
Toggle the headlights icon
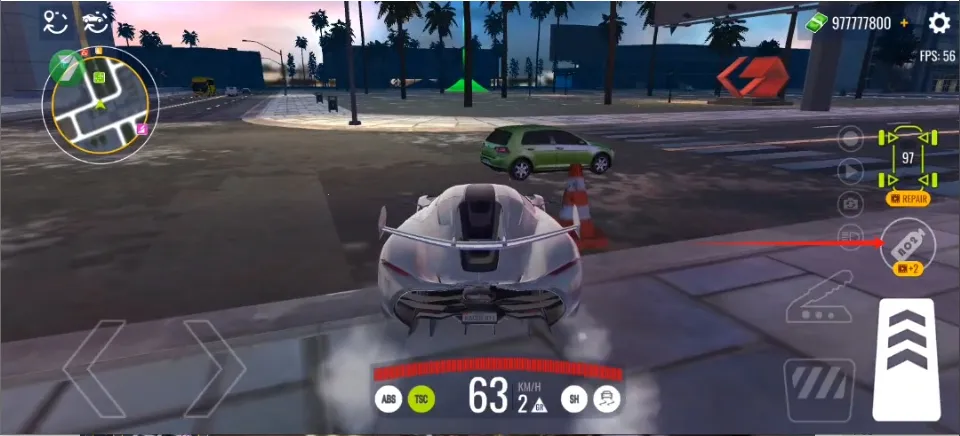[x=850, y=236]
